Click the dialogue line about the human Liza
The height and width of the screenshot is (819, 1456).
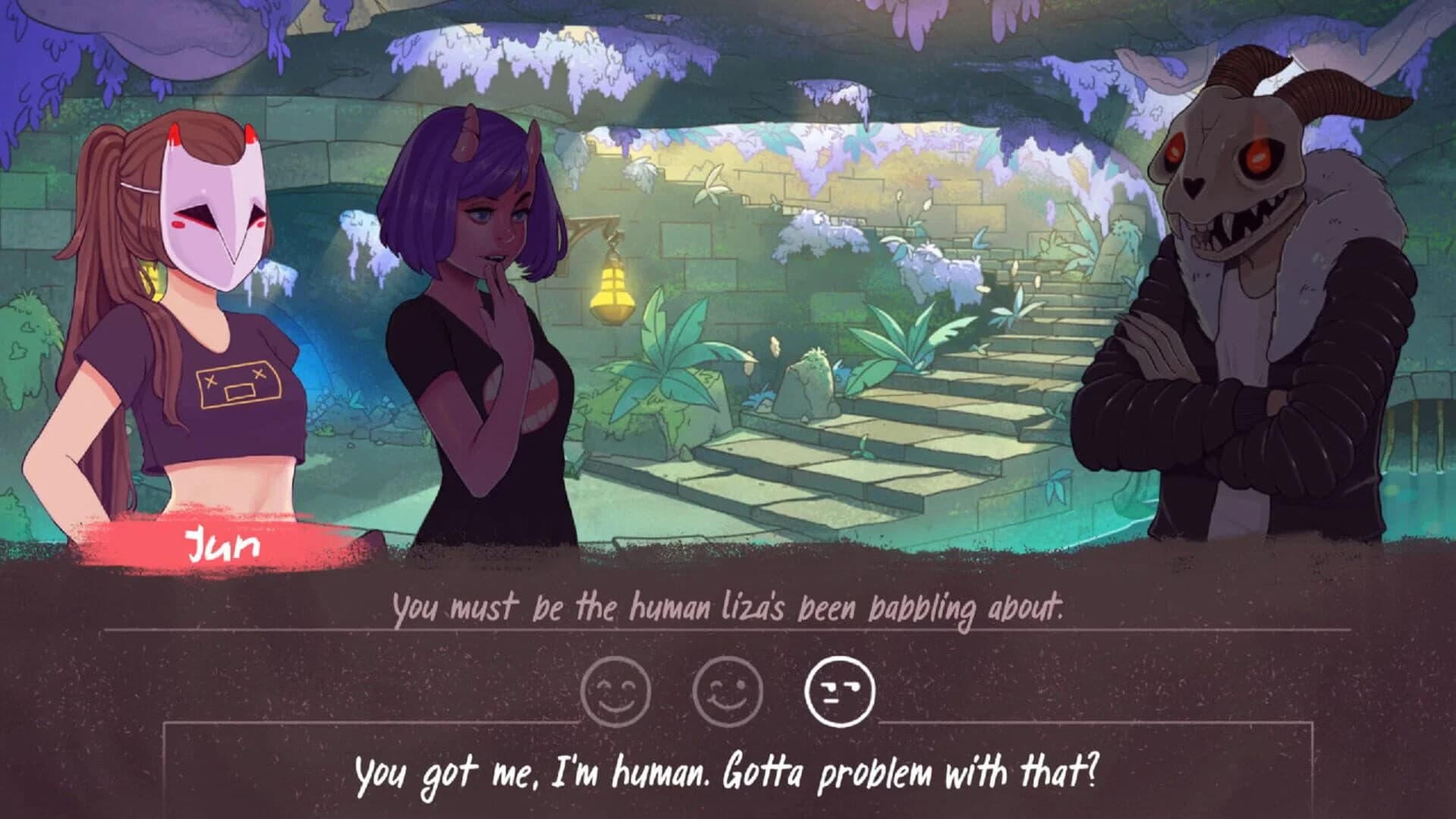pos(728,607)
